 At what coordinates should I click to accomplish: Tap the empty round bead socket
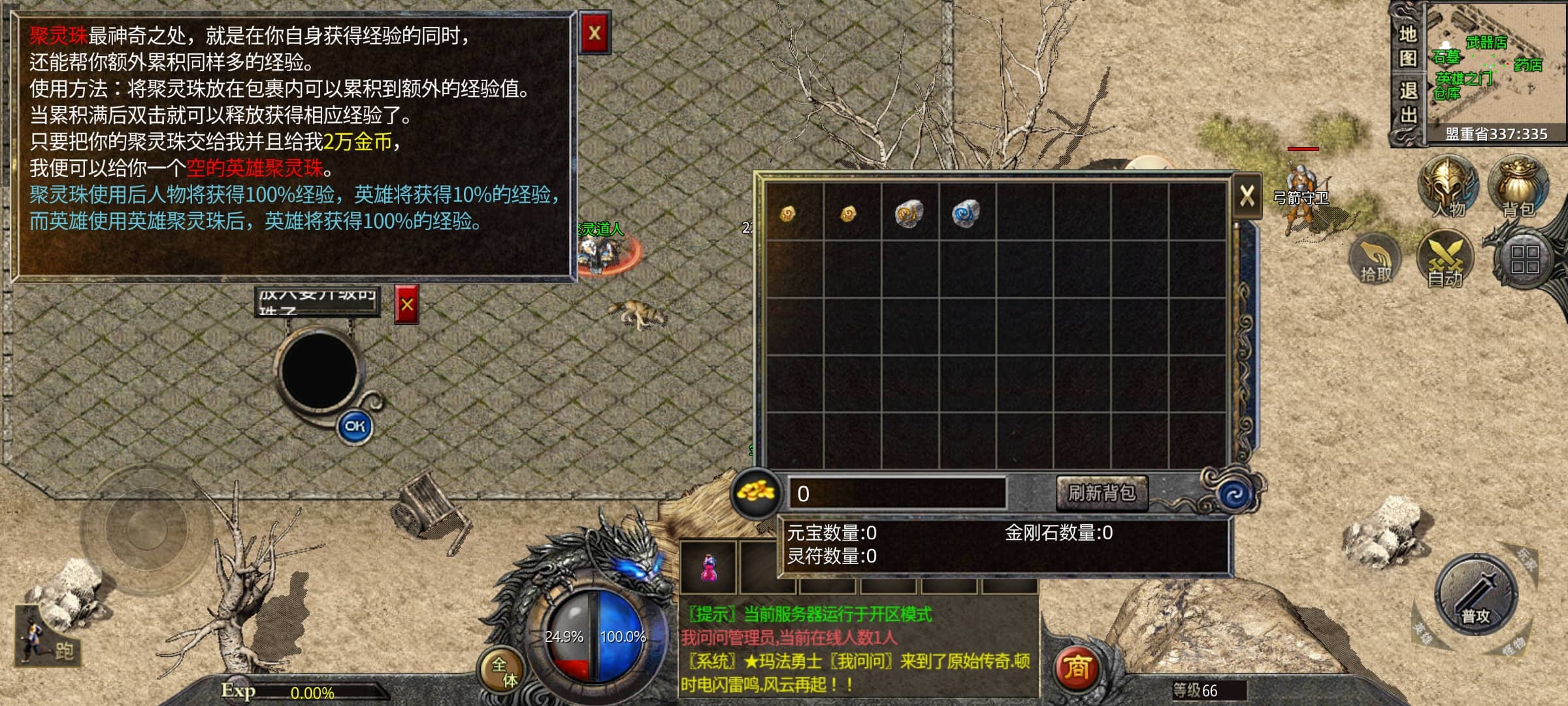coord(319,370)
